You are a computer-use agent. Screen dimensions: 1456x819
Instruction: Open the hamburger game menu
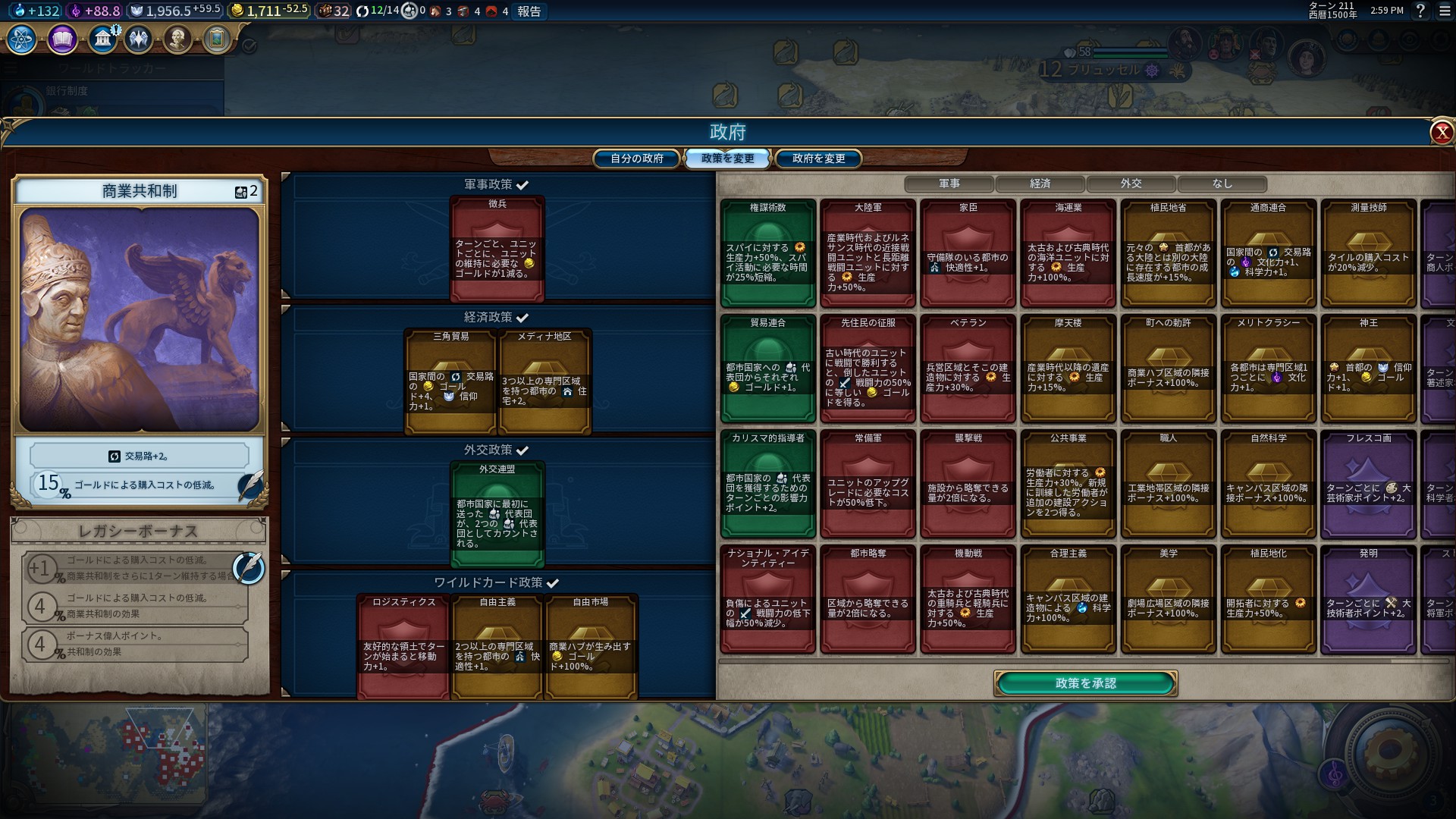pyautogui.click(x=1445, y=11)
